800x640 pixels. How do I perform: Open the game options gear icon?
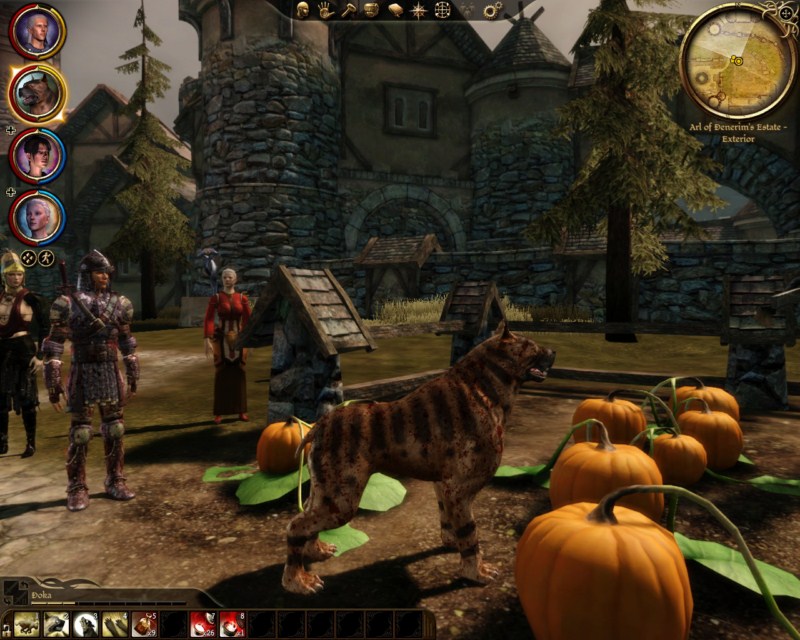coord(492,10)
